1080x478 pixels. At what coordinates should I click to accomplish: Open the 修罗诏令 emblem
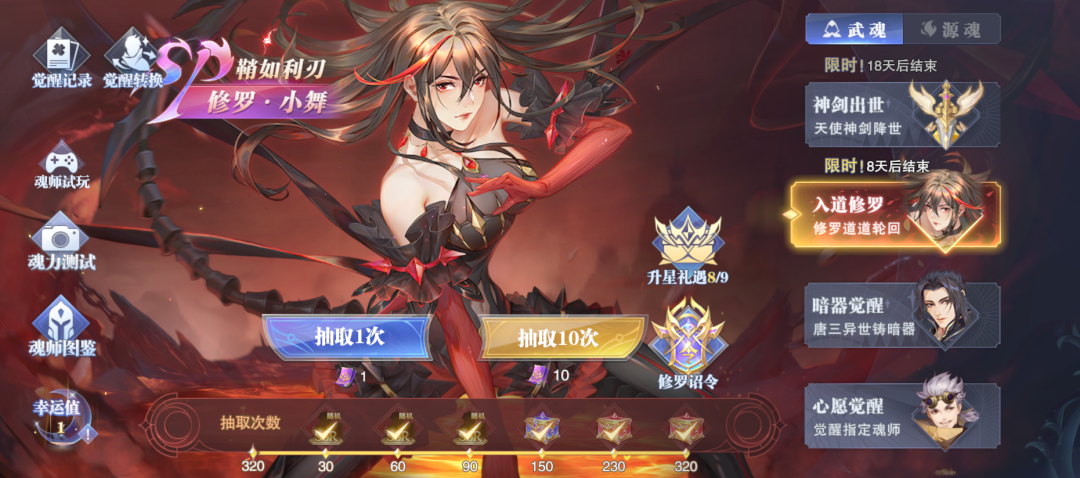[687, 345]
